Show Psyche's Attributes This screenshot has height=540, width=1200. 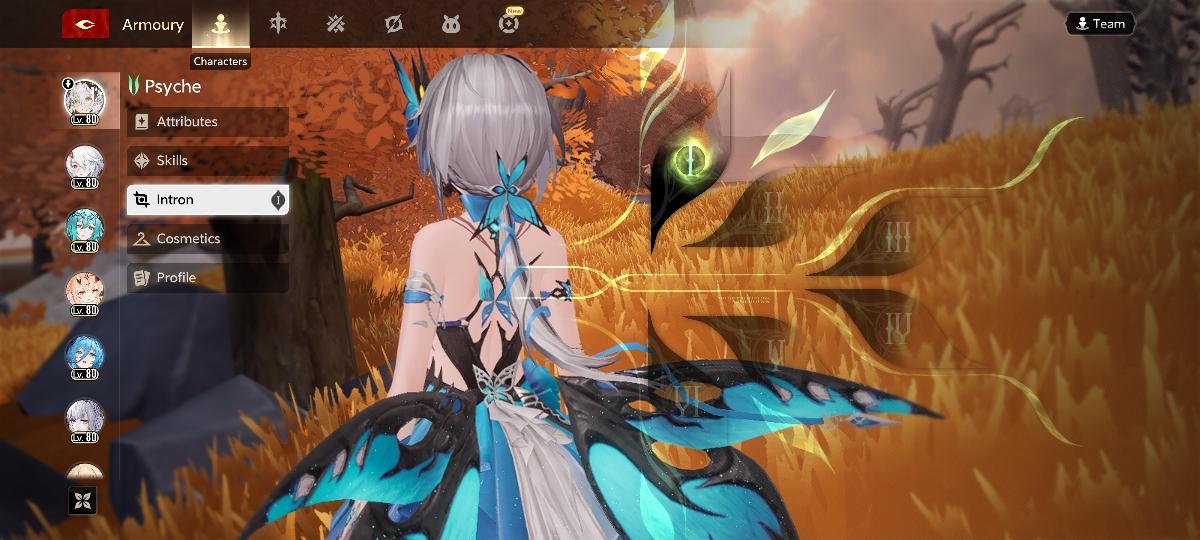pyautogui.click(x=208, y=122)
